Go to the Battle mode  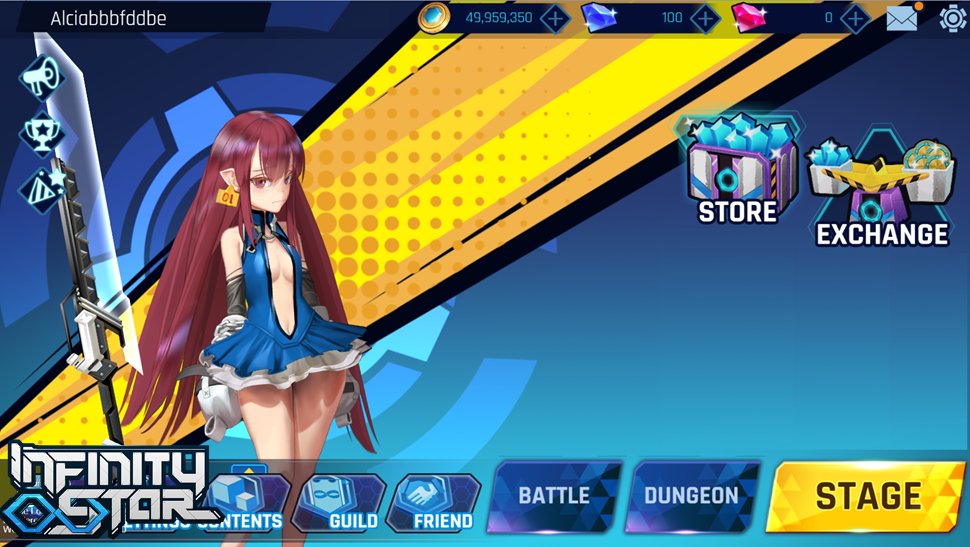pos(554,495)
